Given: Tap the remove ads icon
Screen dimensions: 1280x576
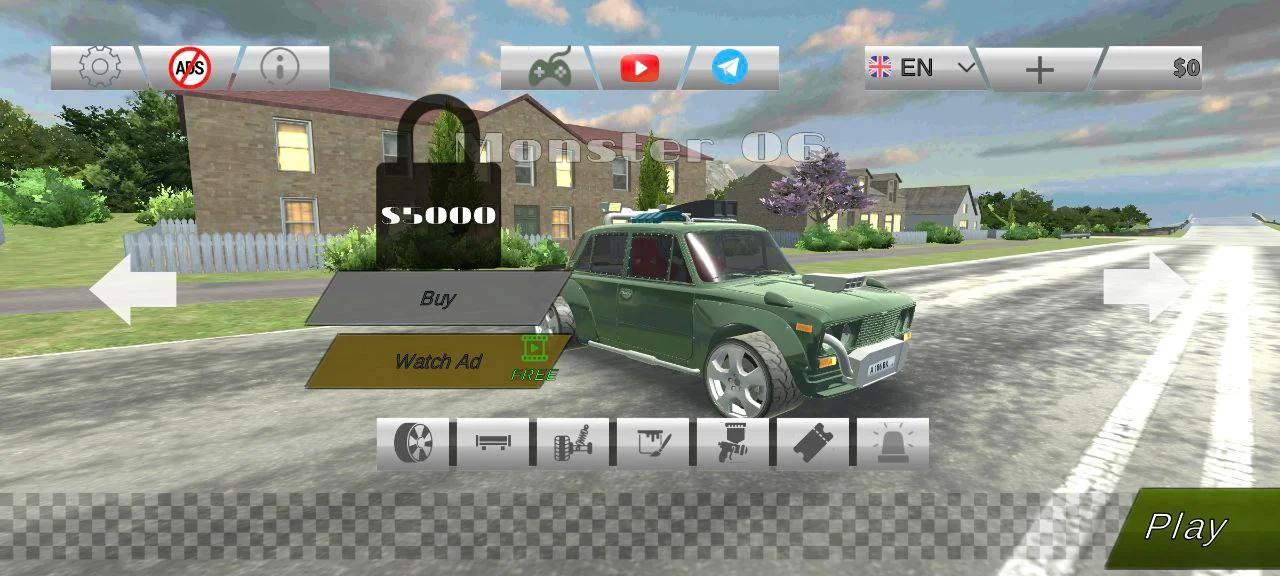Looking at the screenshot, I should point(189,68).
